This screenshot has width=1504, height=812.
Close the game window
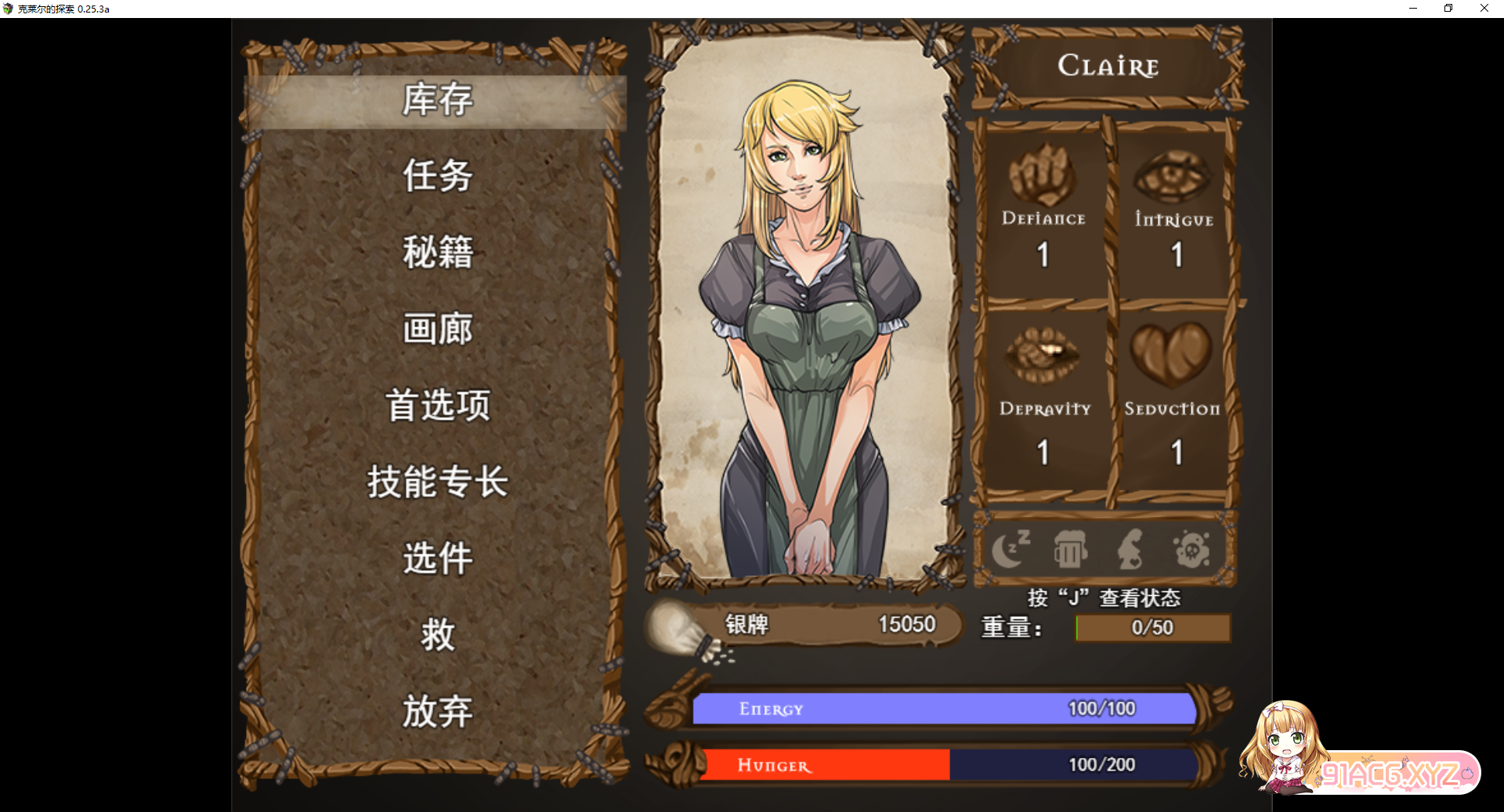click(1484, 9)
